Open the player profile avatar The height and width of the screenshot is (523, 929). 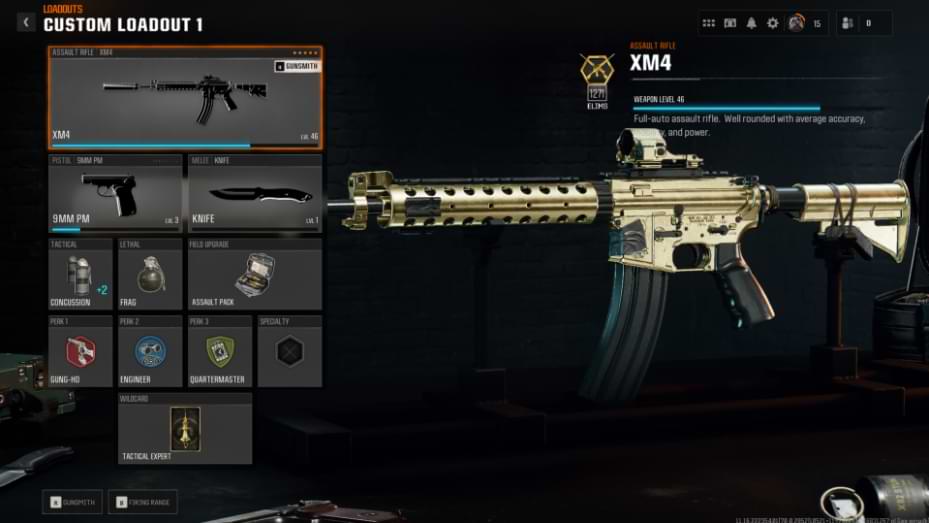[796, 23]
